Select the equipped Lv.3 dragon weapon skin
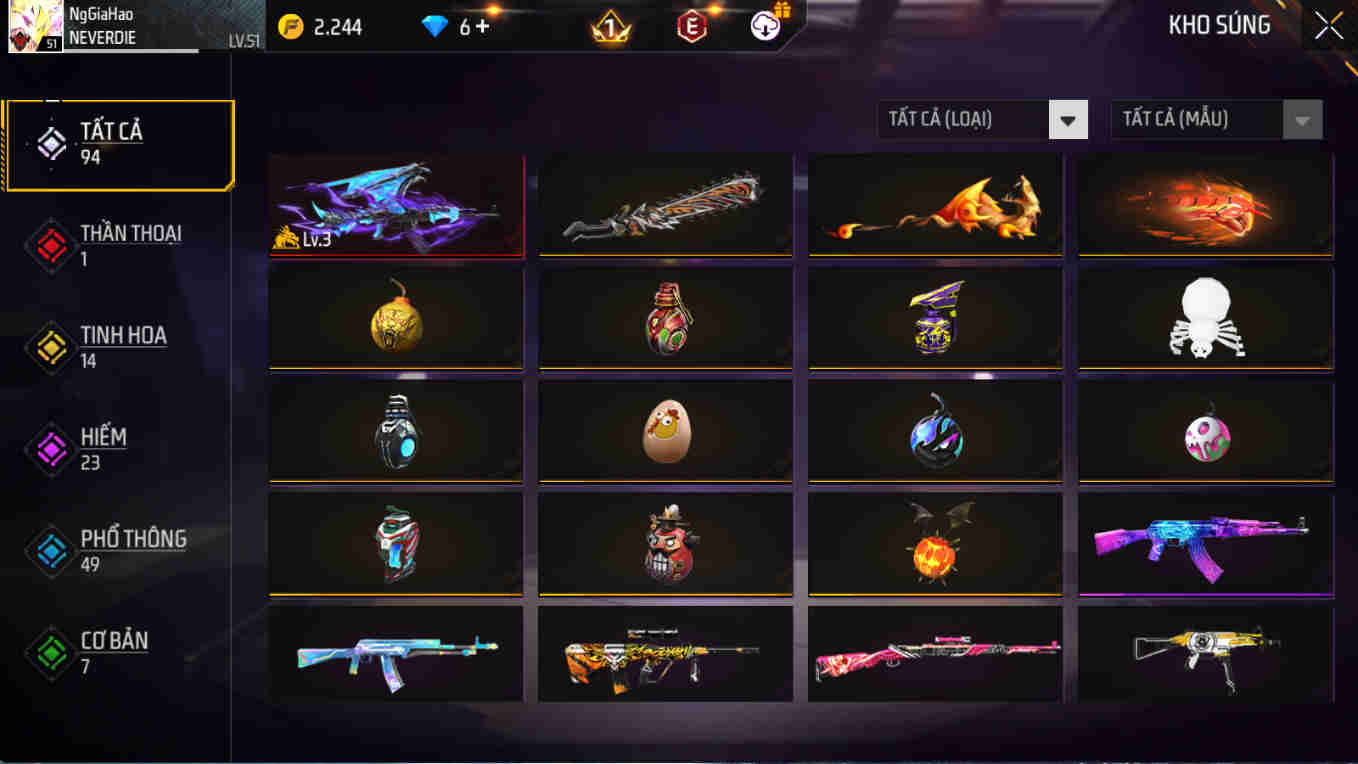The image size is (1358, 764). (395, 206)
